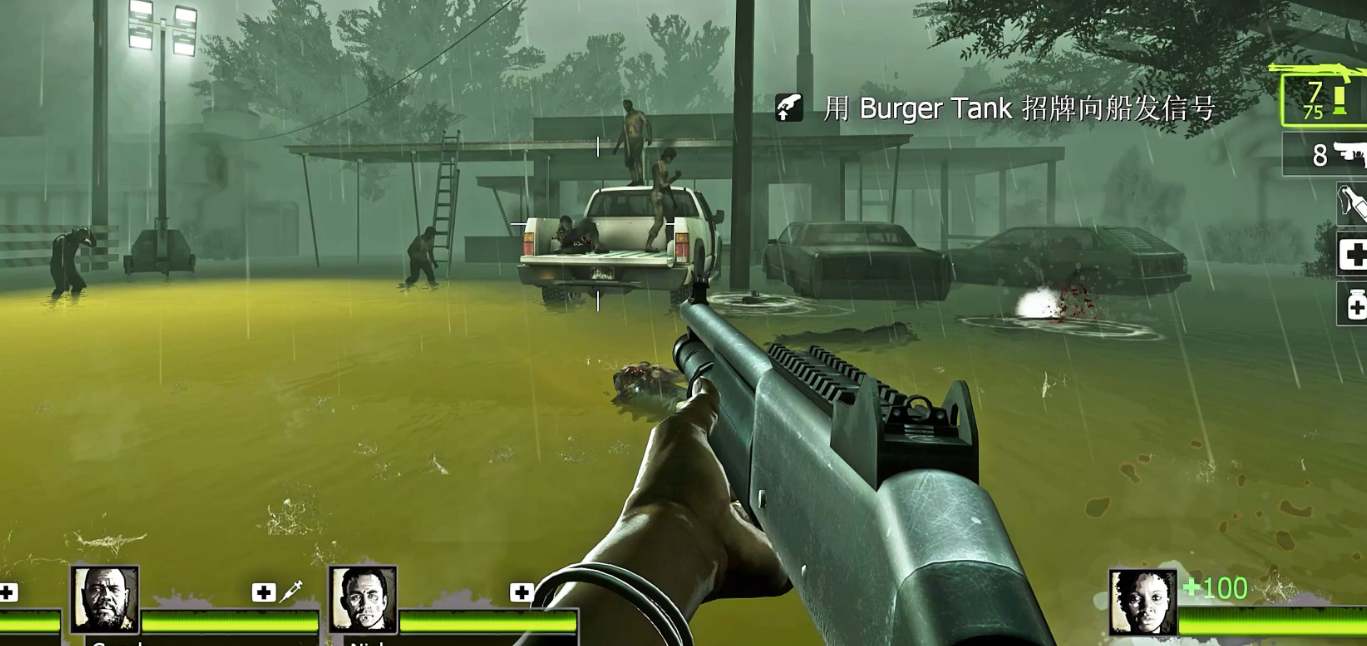Select Coach's teammate portrait
The image size is (1367, 646).
coord(105,599)
